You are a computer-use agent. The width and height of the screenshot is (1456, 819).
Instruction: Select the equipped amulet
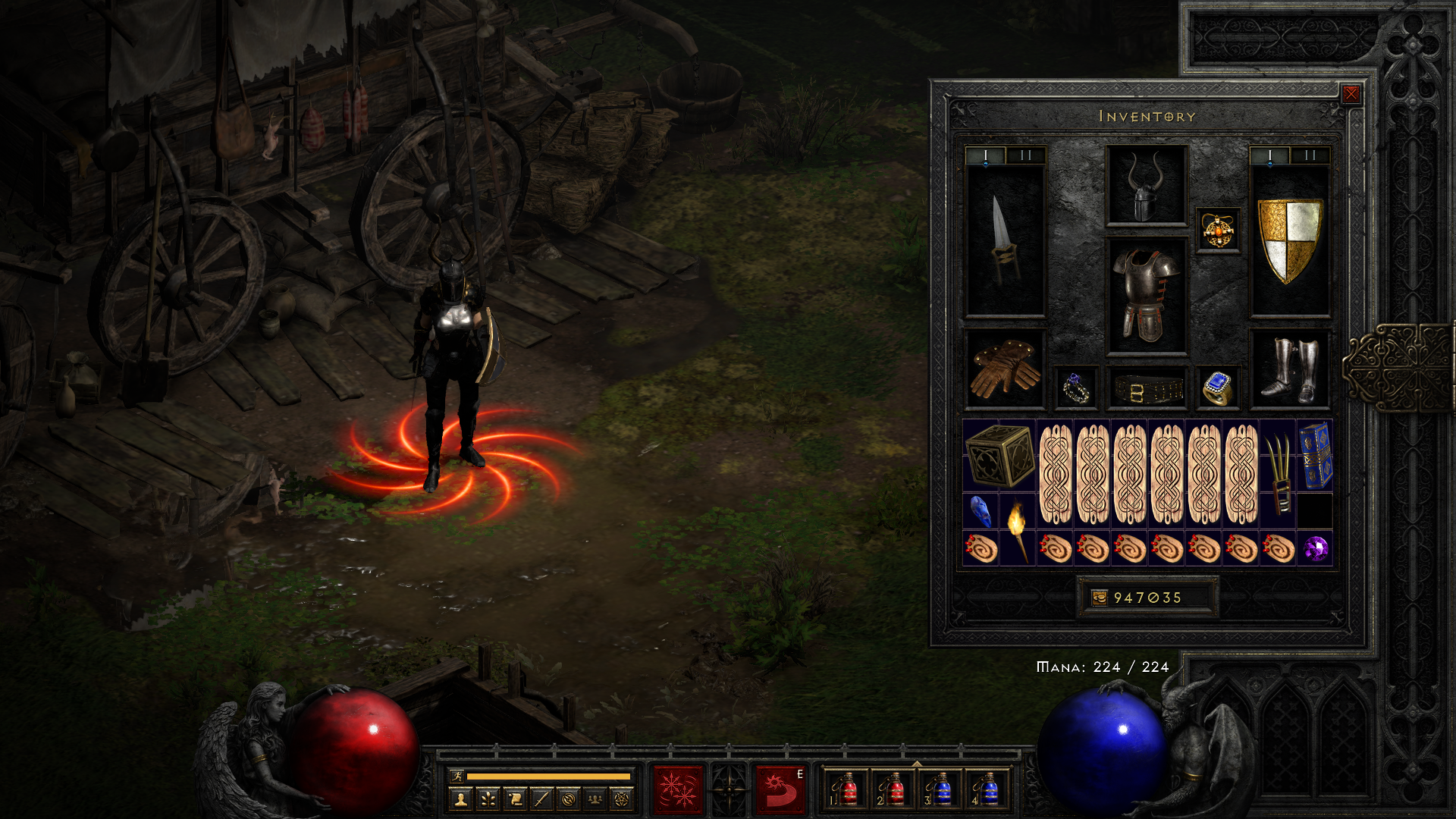click(x=1218, y=230)
